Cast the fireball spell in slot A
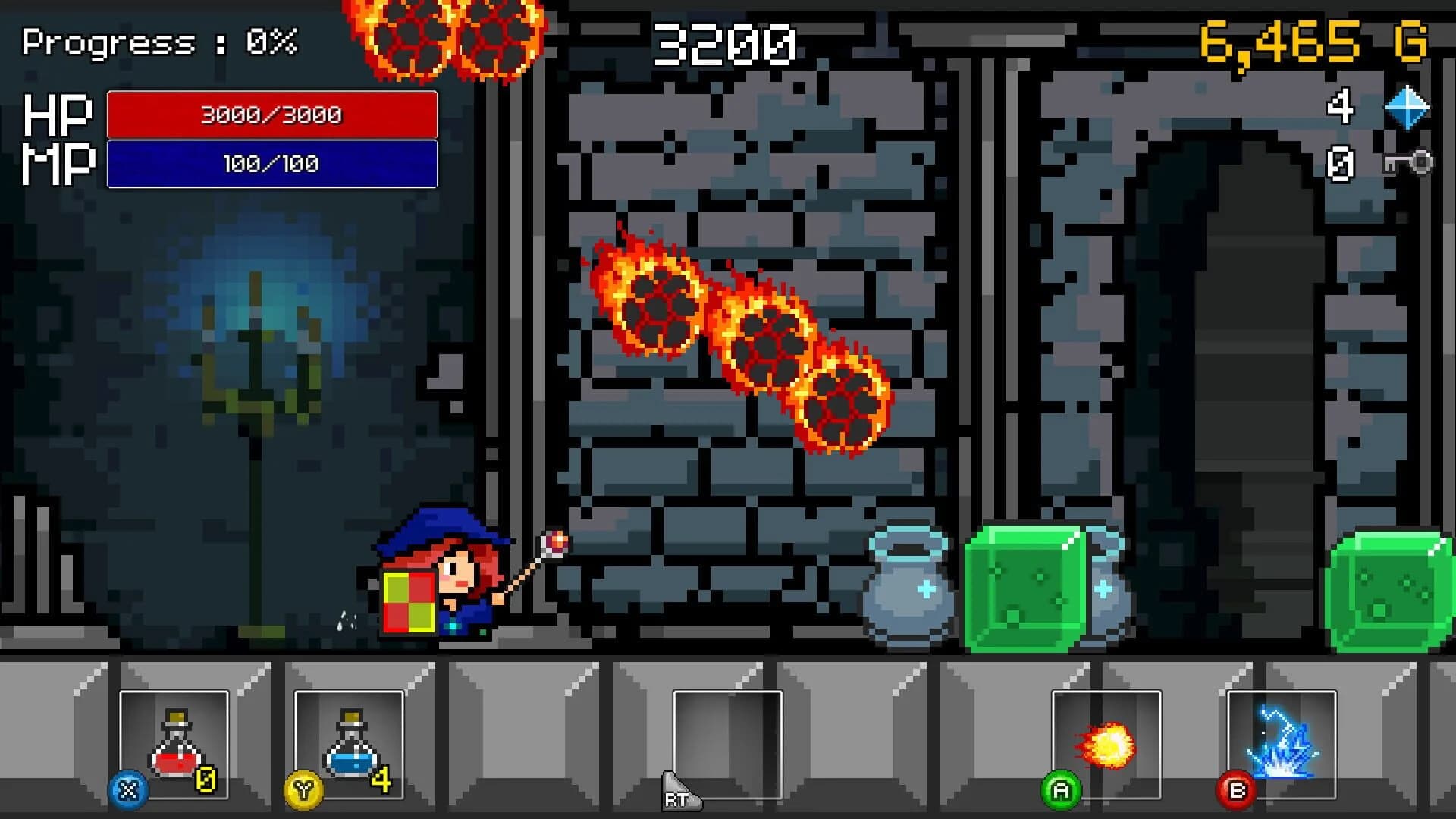 1106,747
